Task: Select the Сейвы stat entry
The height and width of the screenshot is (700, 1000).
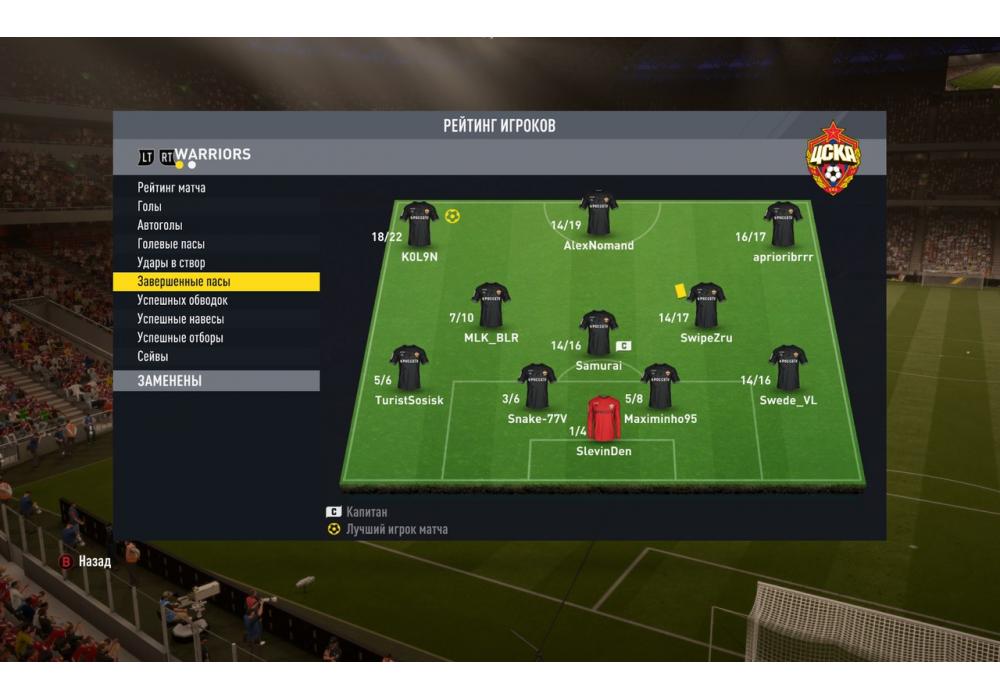Action: click(153, 357)
